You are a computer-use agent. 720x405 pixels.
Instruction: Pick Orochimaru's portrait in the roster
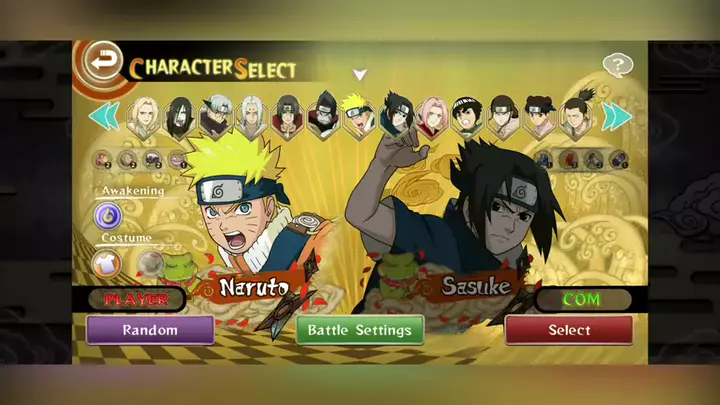click(178, 116)
